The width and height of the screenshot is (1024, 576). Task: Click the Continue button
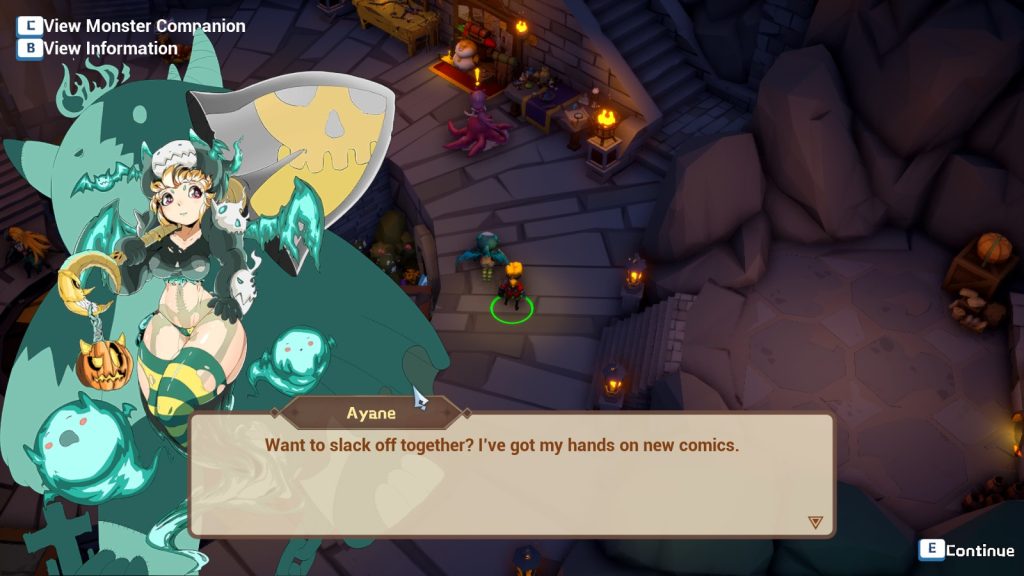(967, 550)
